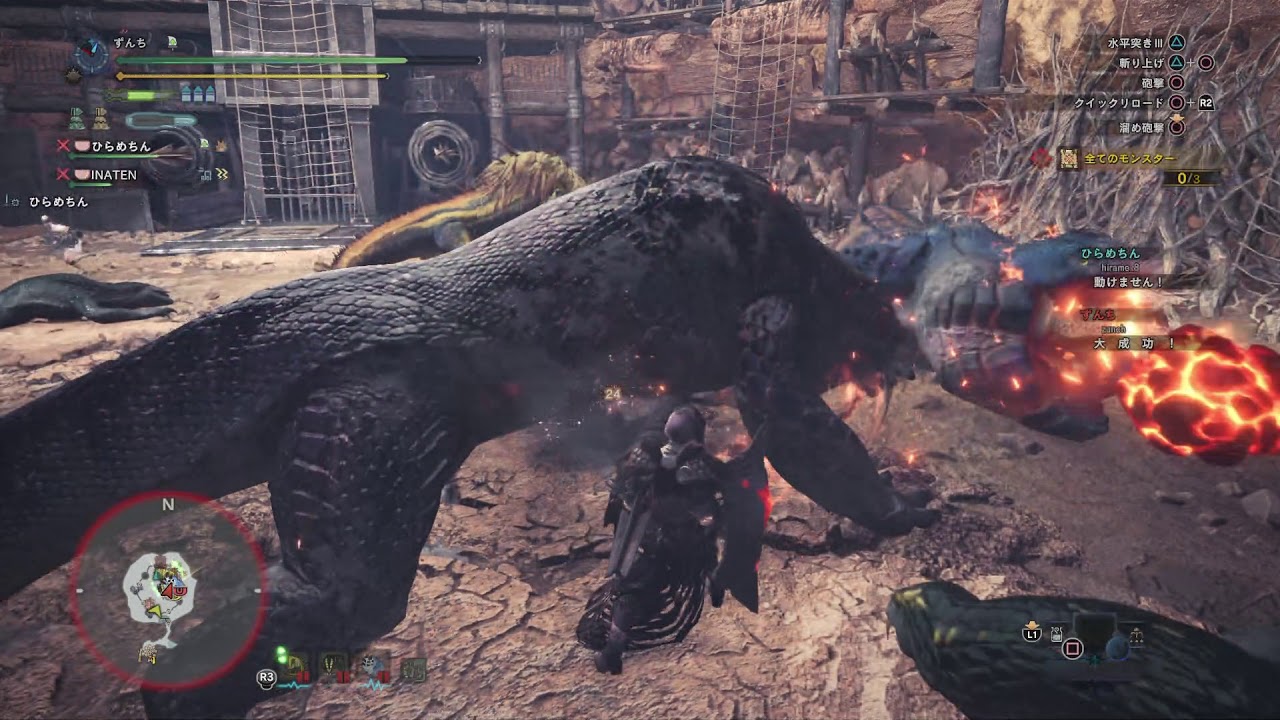Click the quest clock timer icon

pos(91,54)
